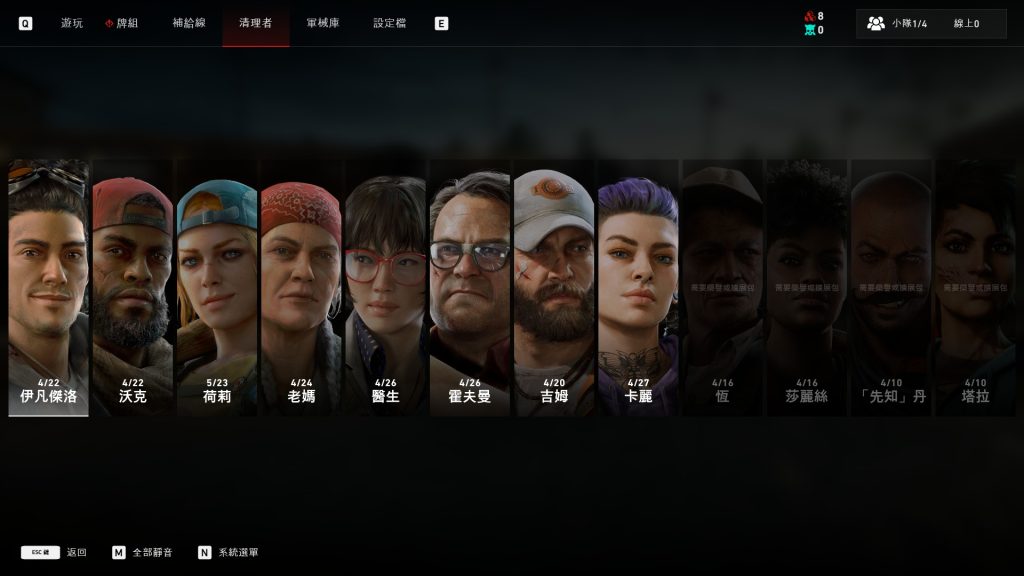Pick 荷莉 as your cleaner
1024x576 pixels.
(x=217, y=288)
